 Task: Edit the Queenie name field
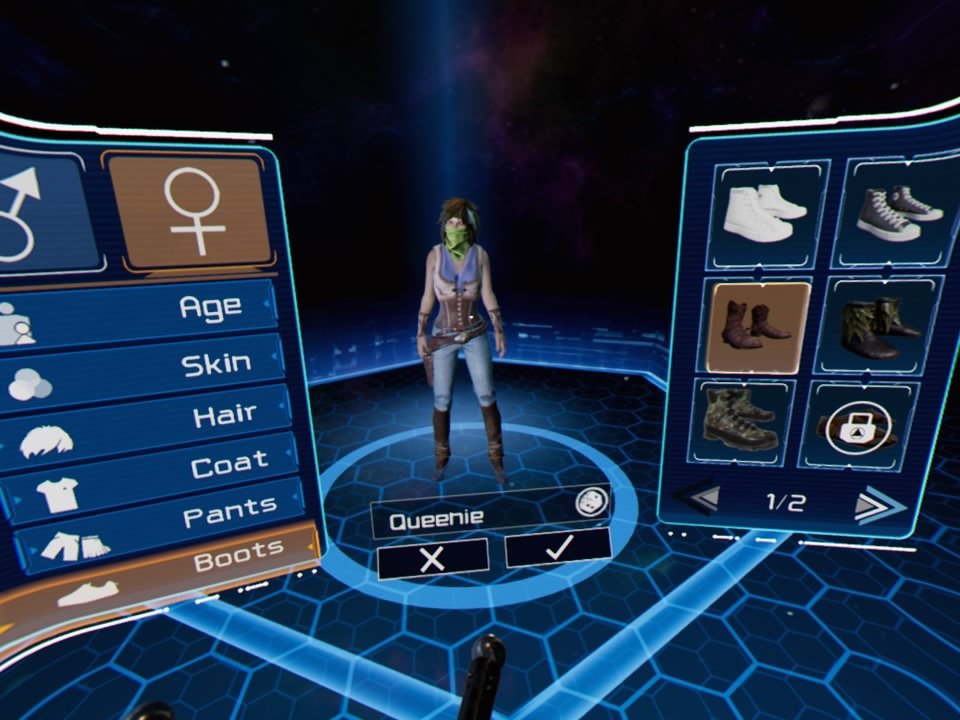(470, 518)
